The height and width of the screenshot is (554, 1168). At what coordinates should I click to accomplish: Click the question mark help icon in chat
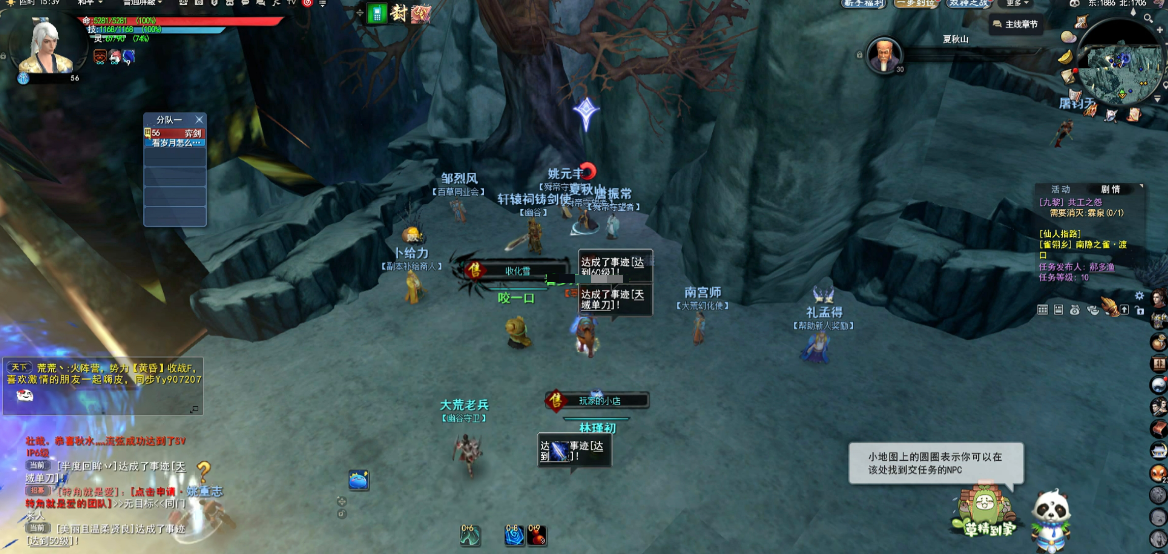click(204, 471)
